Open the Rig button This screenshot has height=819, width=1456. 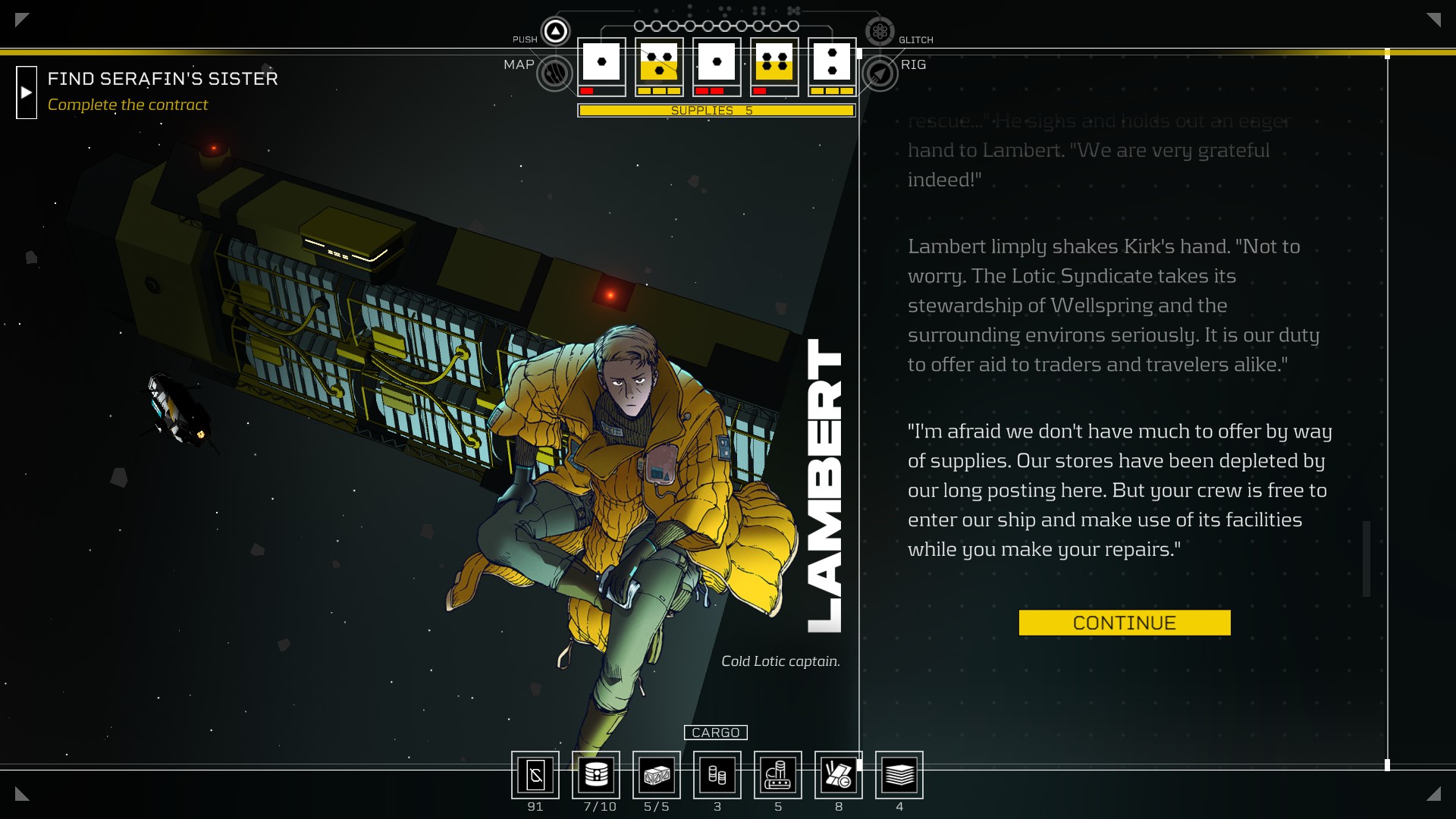click(880, 74)
